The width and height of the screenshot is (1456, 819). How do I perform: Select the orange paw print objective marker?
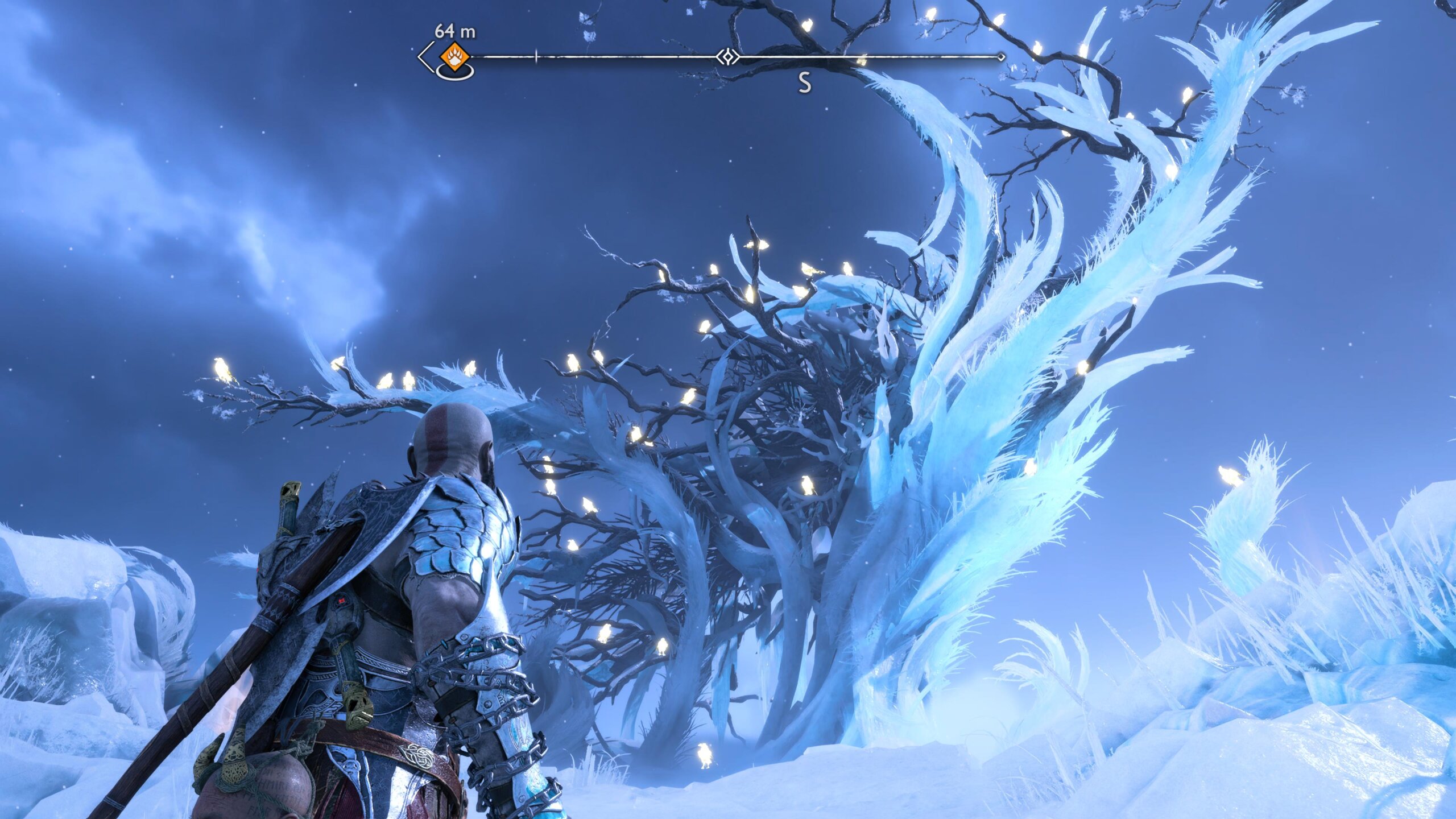[x=454, y=57]
